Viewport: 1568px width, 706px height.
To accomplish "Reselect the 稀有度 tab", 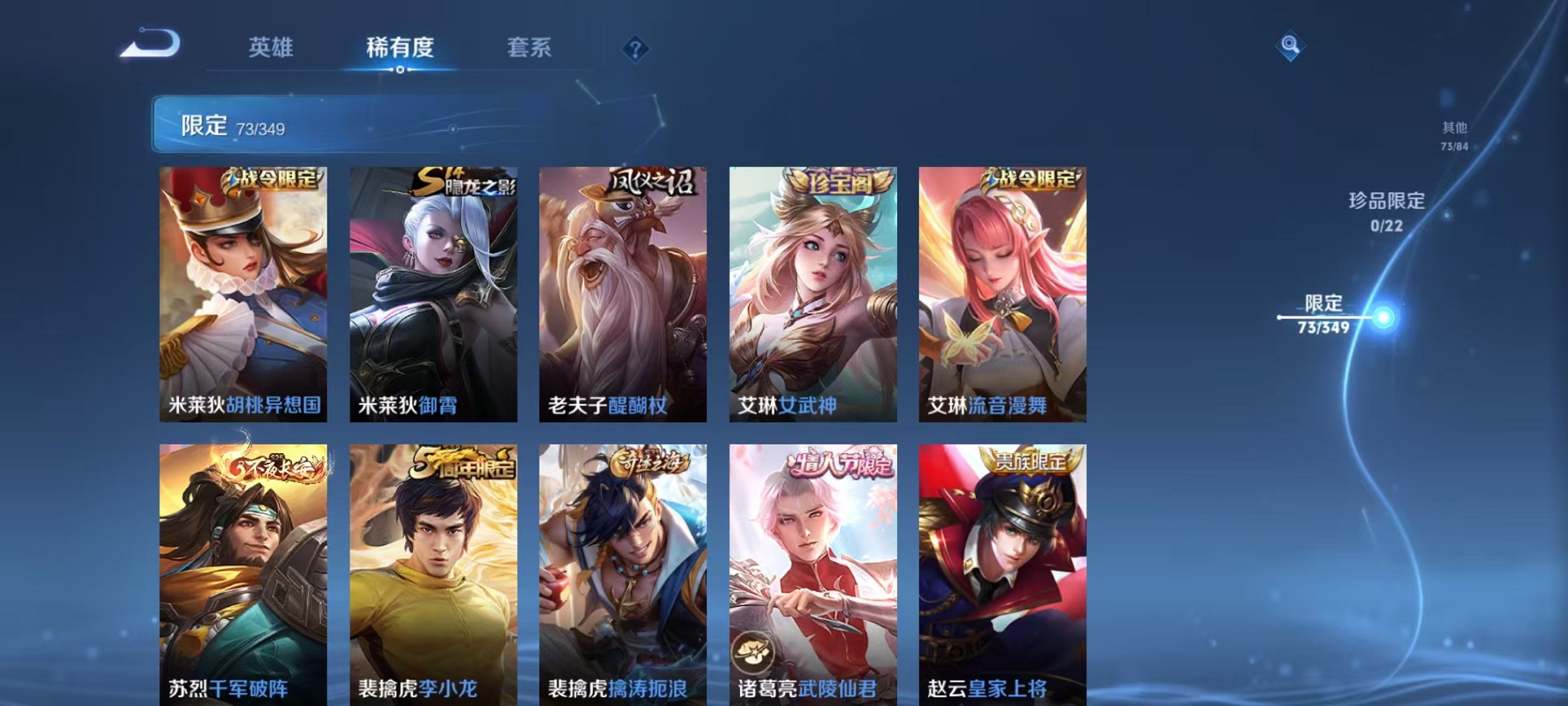I will point(400,48).
